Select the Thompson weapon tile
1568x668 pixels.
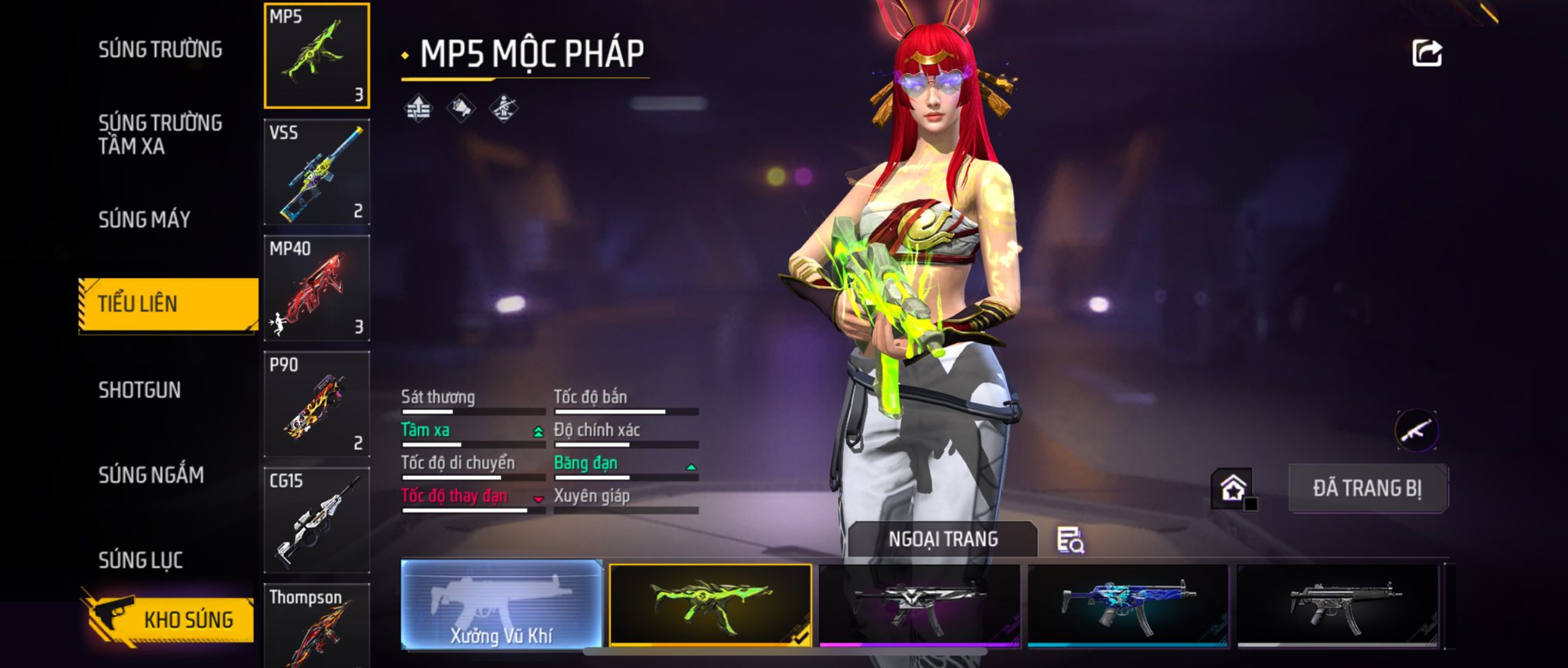(316, 627)
